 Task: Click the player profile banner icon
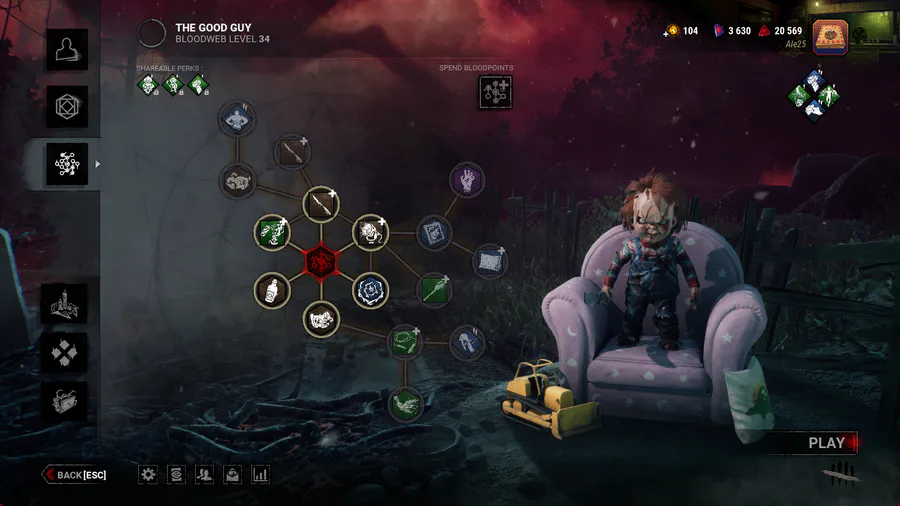[x=830, y=37]
